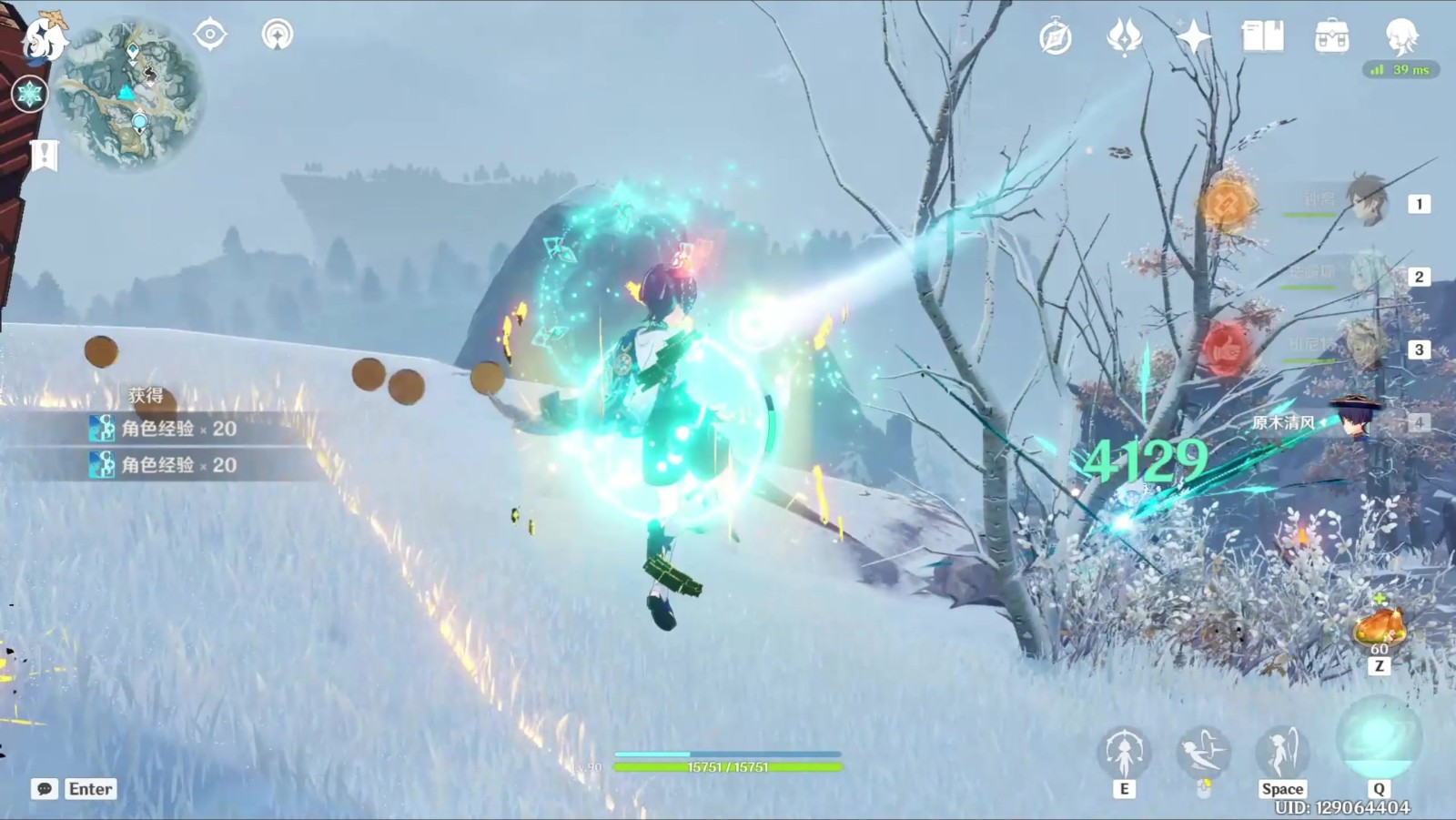
Task: Open the chat speech bubble
Action: tap(45, 789)
